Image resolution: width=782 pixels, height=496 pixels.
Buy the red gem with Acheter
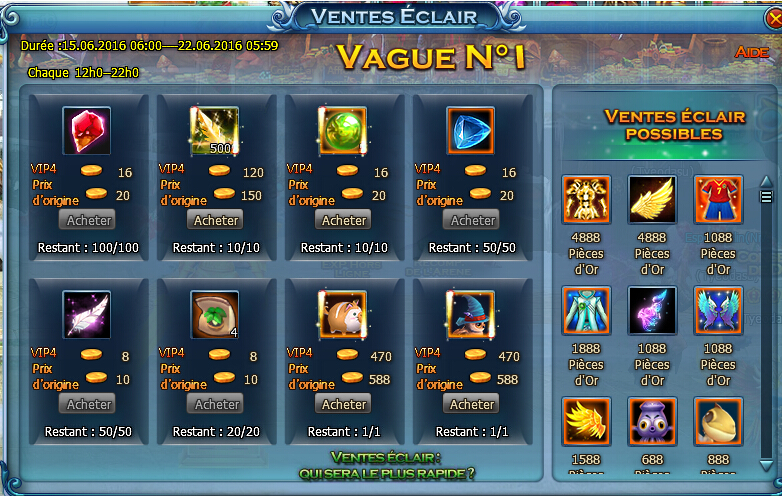point(88,220)
